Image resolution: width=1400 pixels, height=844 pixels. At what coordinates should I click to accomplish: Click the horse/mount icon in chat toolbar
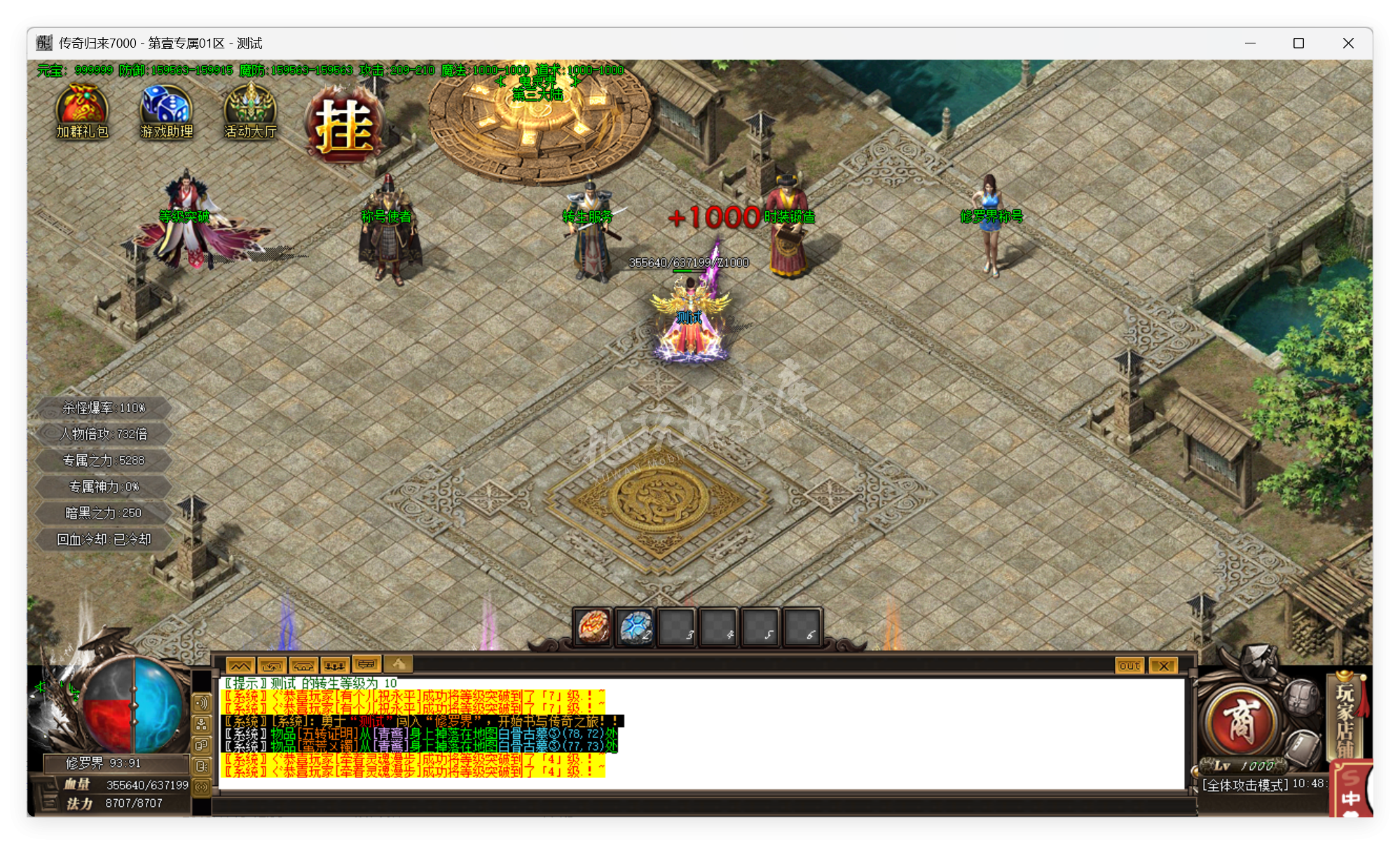(x=303, y=665)
